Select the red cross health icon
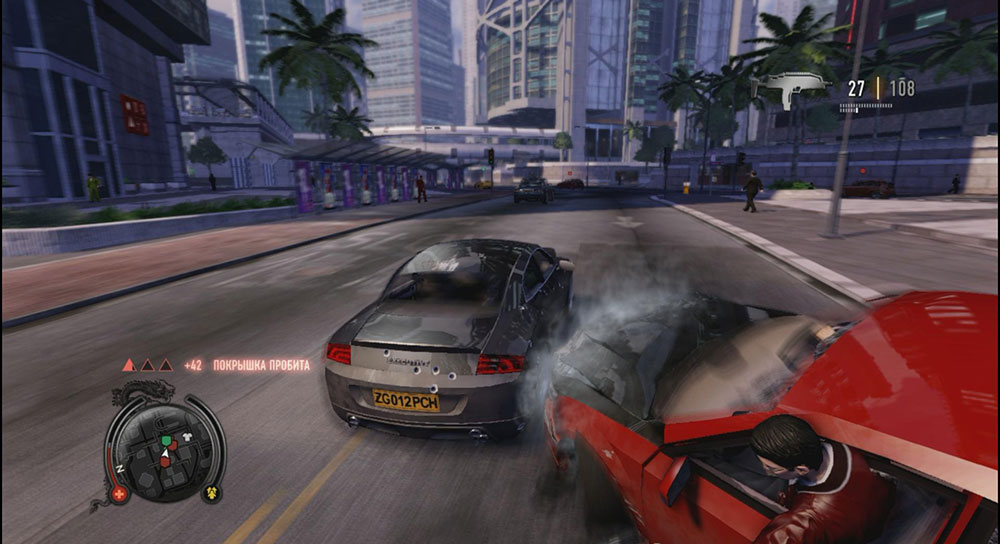This screenshot has width=1000, height=544. click(x=121, y=494)
